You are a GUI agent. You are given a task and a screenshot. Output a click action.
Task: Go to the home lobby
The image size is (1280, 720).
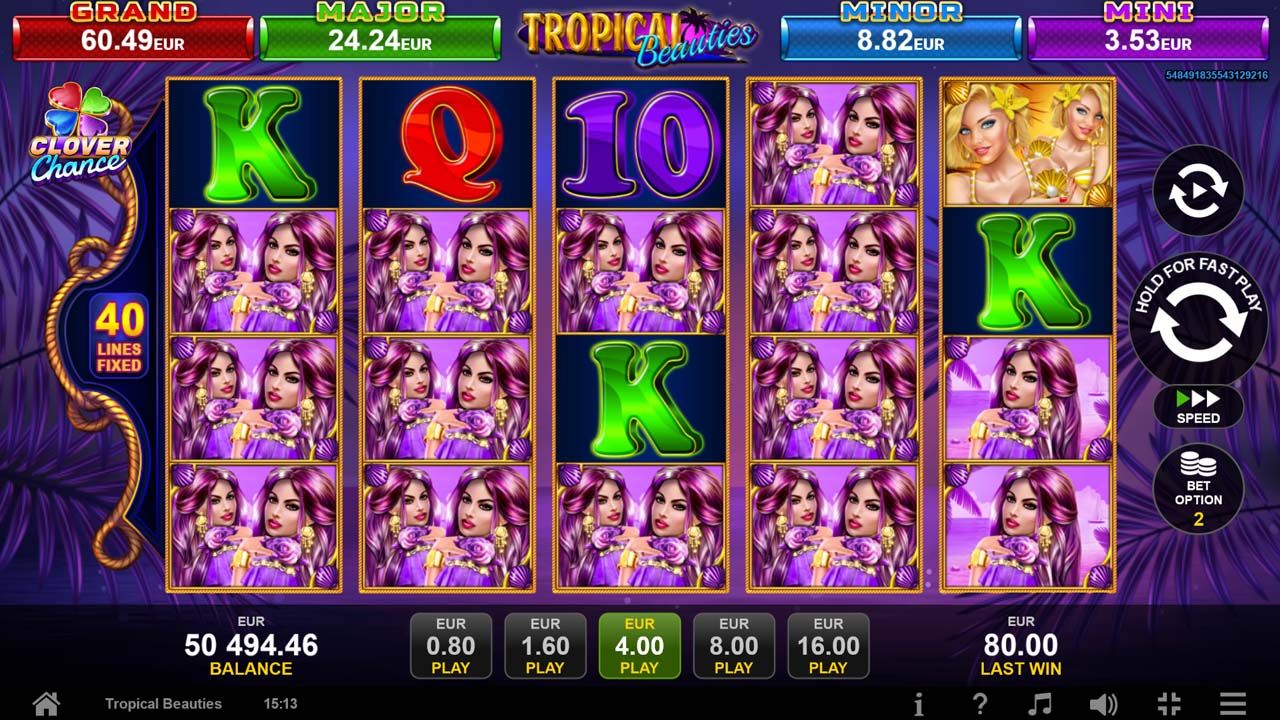[x=46, y=703]
